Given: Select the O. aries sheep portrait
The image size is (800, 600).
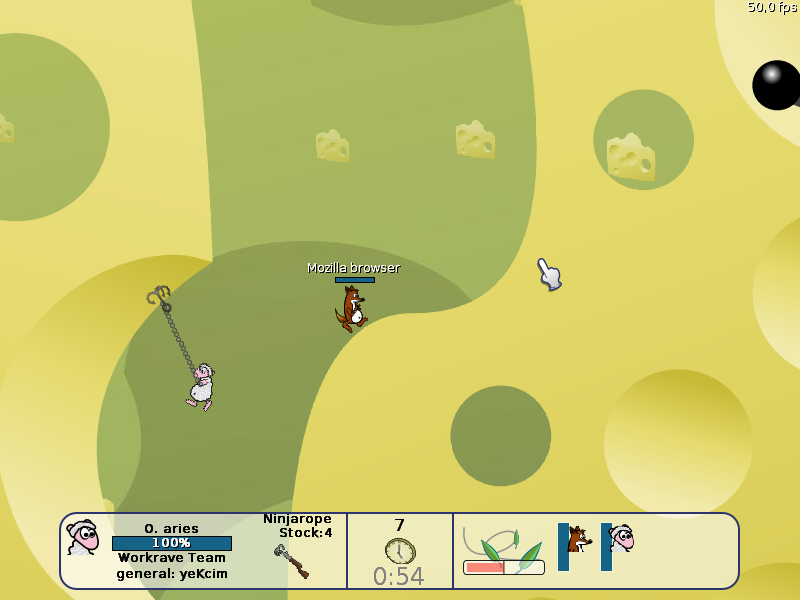Looking at the screenshot, I should click(x=83, y=538).
